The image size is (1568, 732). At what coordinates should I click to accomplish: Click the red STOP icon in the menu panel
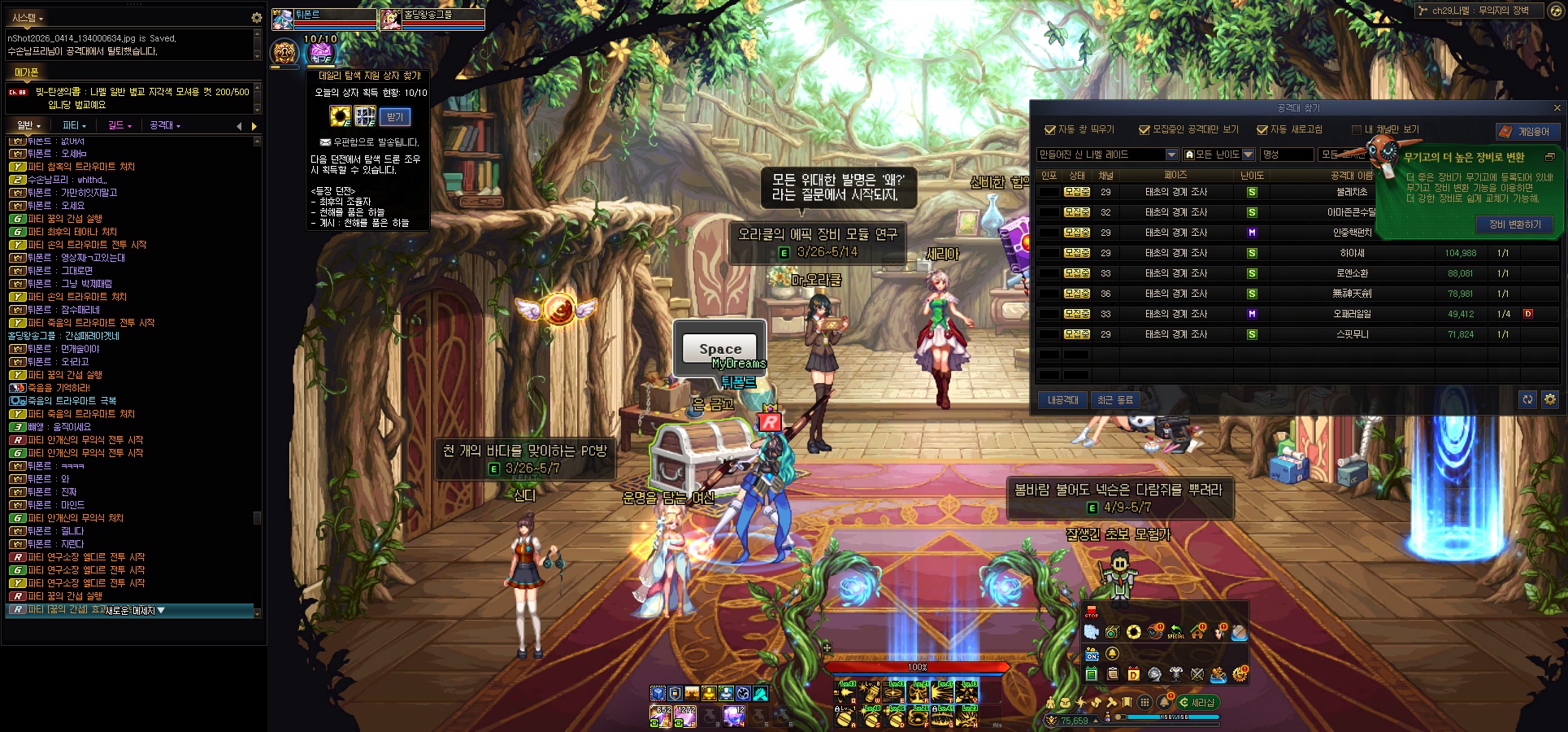tap(1091, 612)
